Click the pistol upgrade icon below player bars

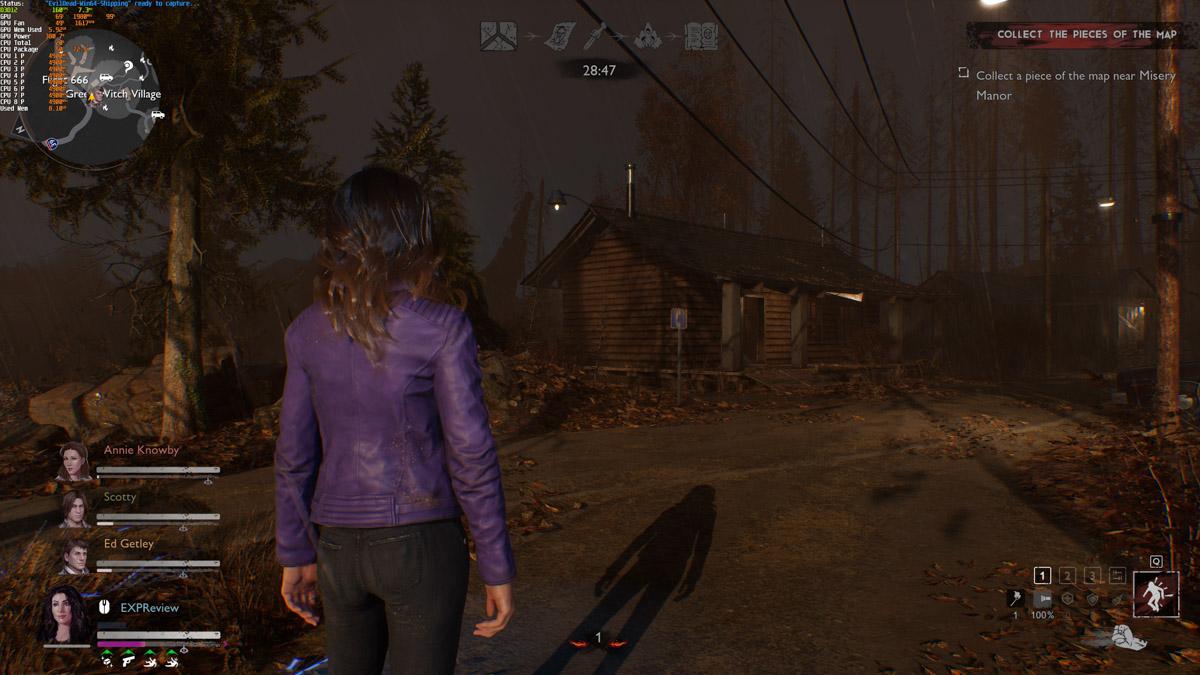[129, 660]
